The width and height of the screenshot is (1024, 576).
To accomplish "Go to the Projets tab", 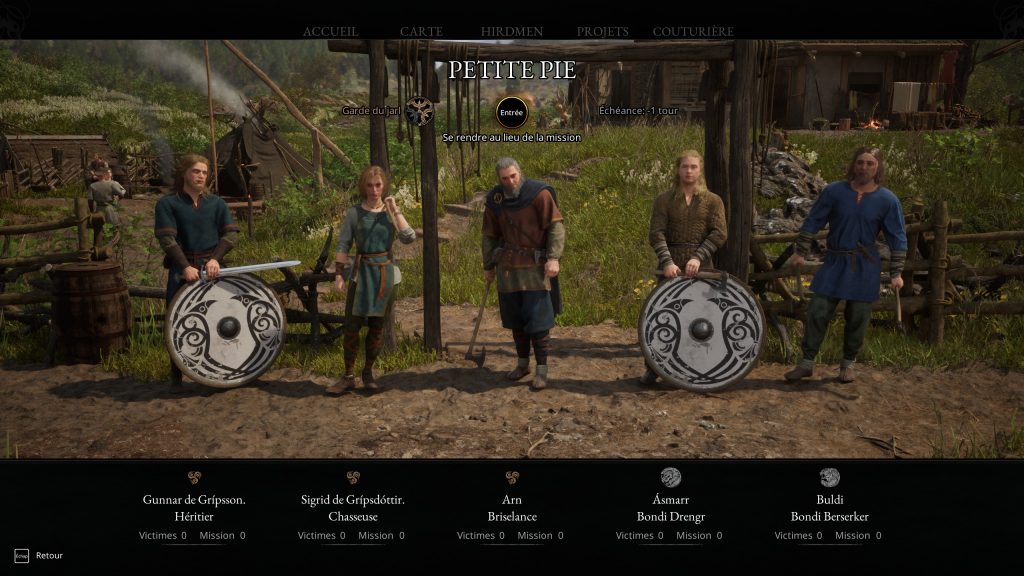I will (603, 32).
